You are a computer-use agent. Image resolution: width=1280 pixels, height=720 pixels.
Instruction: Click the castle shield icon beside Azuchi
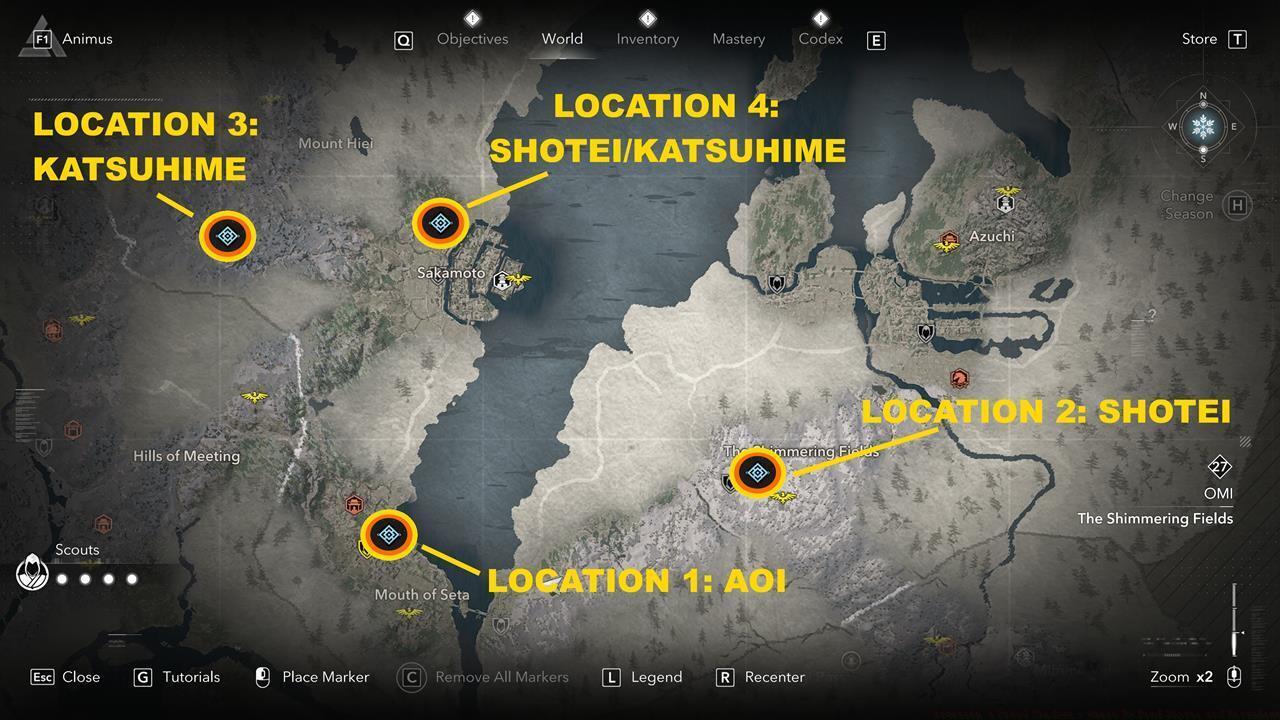1003,202
